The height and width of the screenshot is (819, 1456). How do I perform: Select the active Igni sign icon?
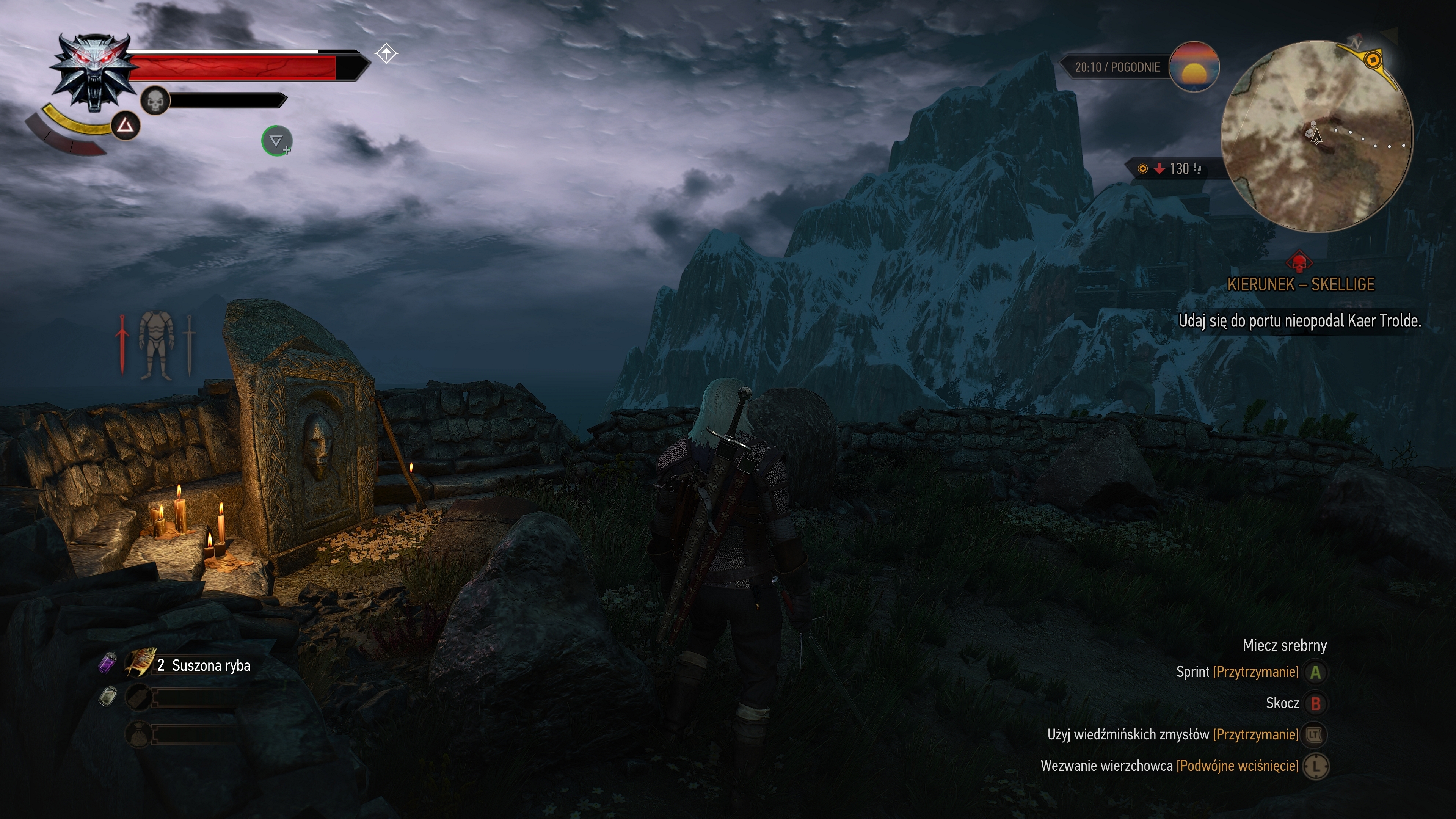pos(125,126)
